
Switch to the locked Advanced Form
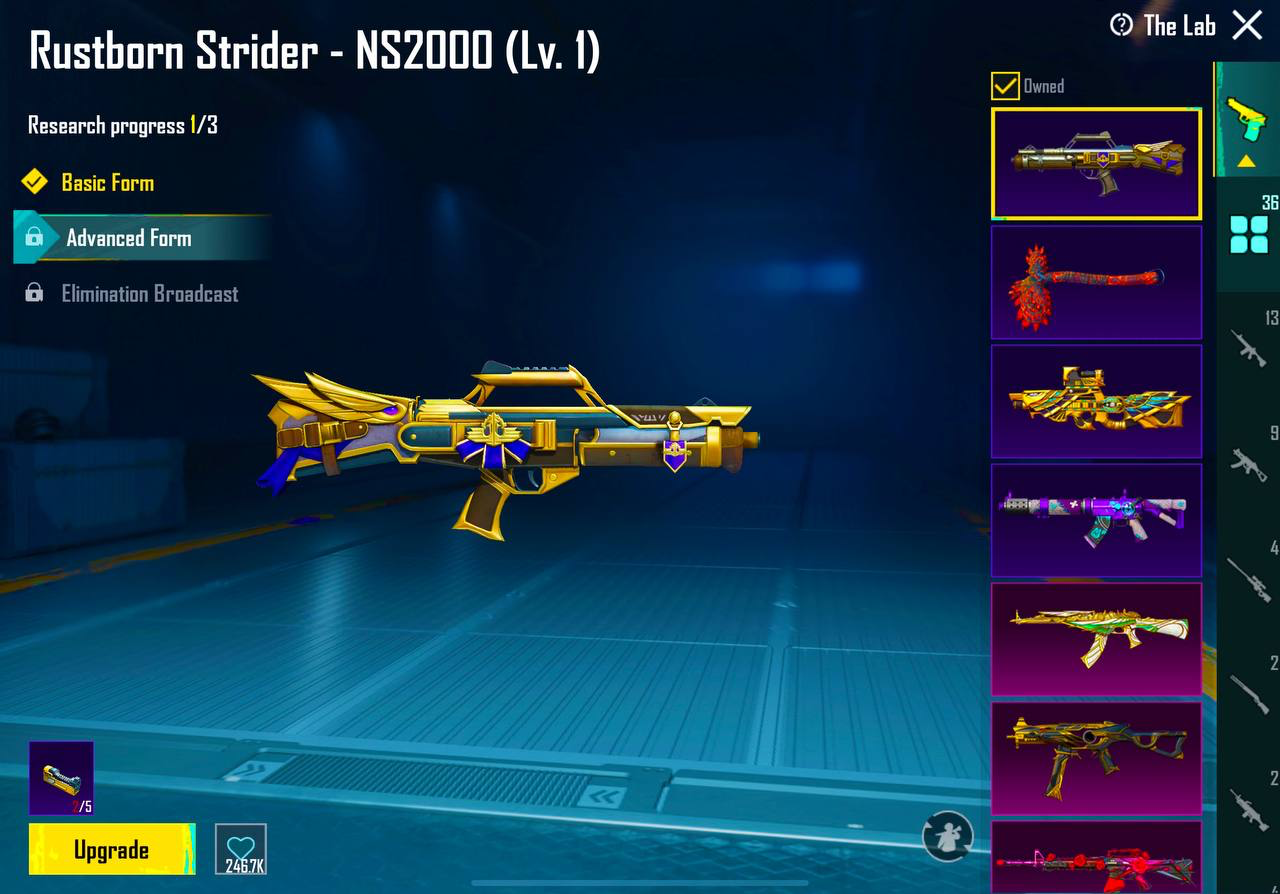click(128, 238)
